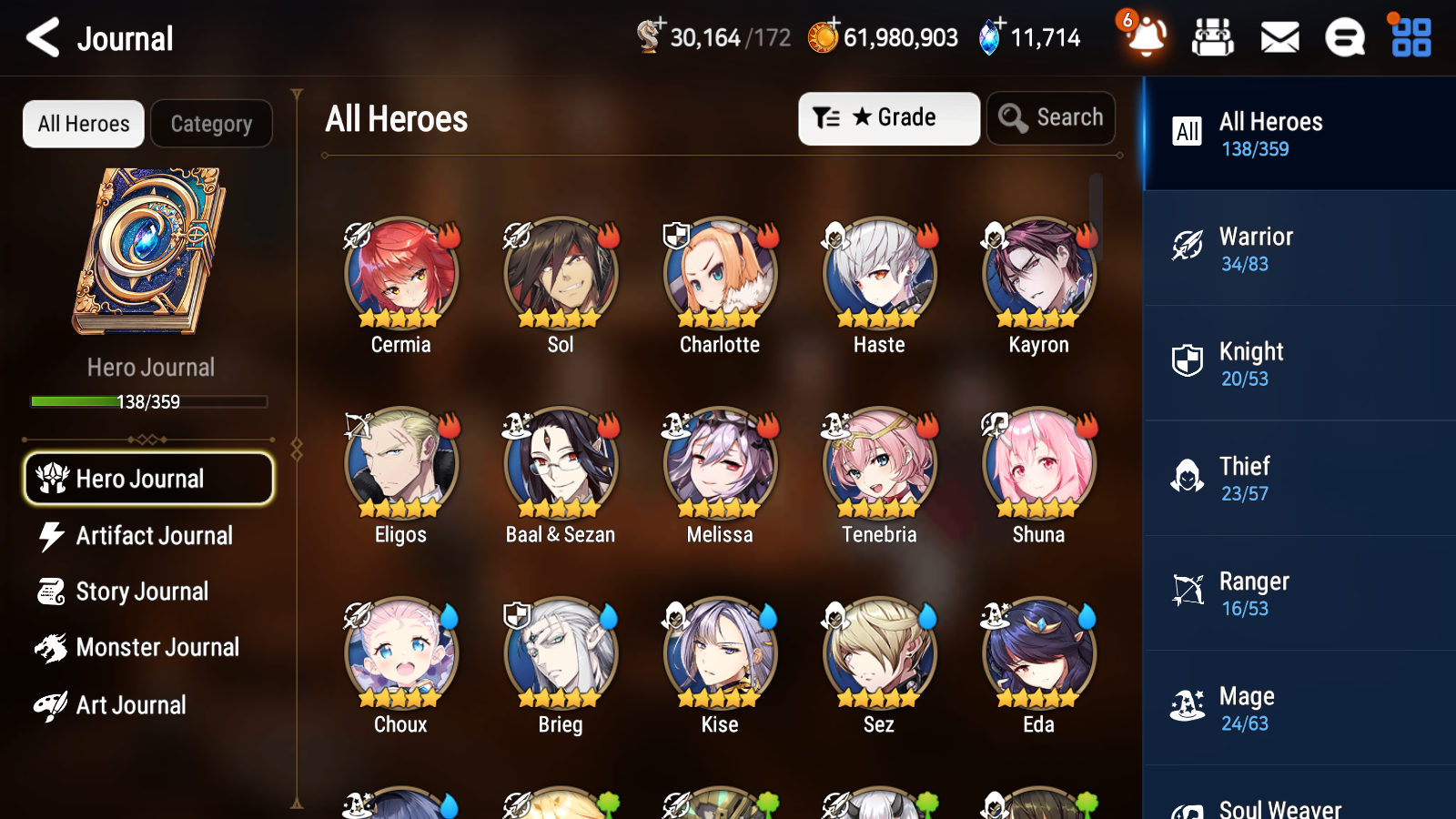Image resolution: width=1456 pixels, height=819 pixels.
Task: Select the All Heroes tab
Action: 83,124
